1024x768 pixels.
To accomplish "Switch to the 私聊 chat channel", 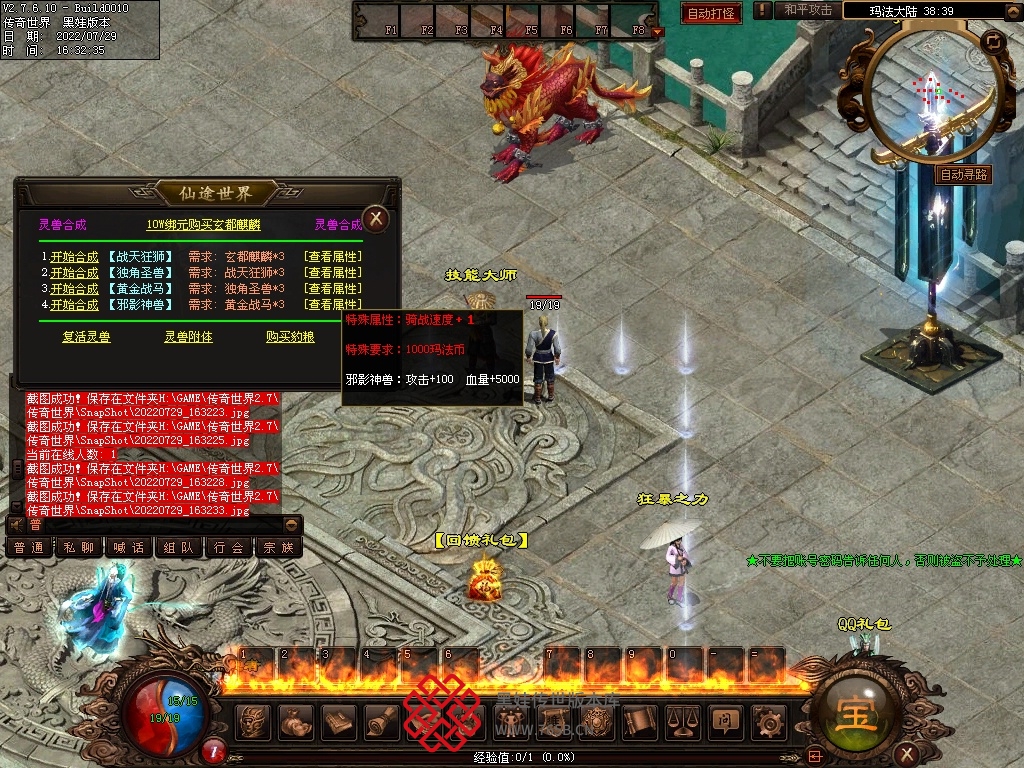I will (x=79, y=547).
